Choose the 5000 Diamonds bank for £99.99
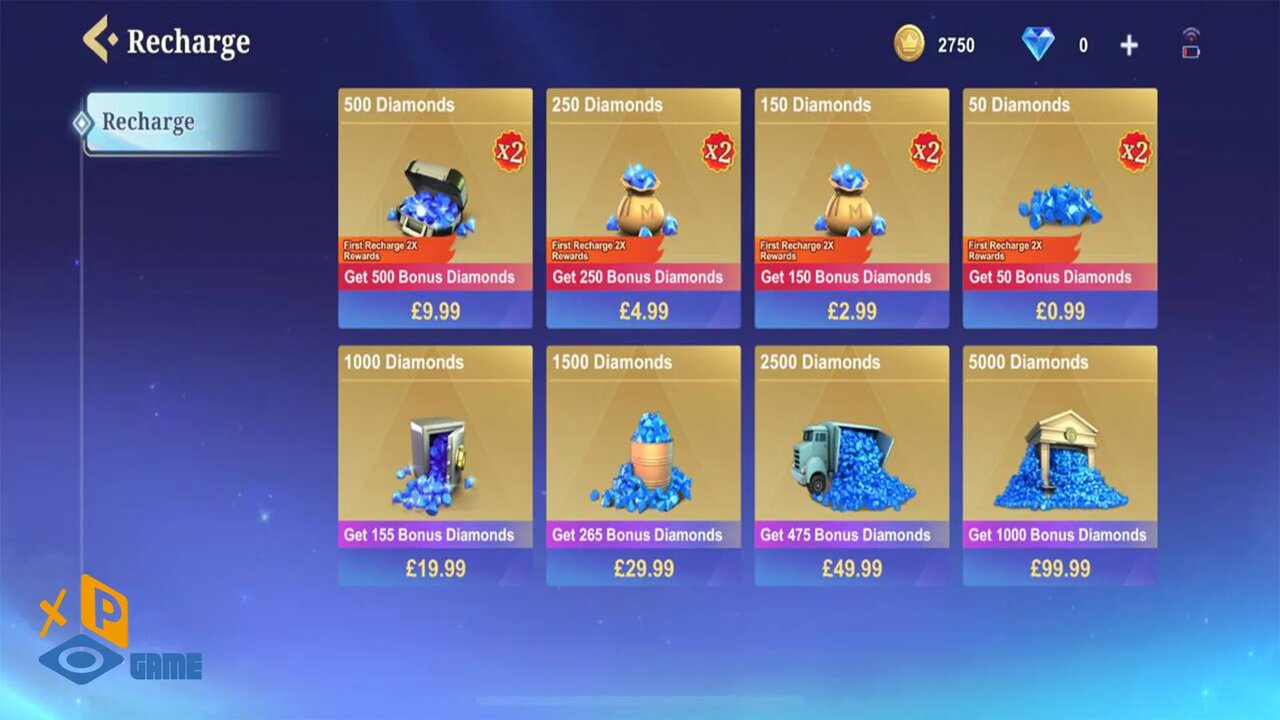This screenshot has width=1280, height=720. click(x=1059, y=466)
